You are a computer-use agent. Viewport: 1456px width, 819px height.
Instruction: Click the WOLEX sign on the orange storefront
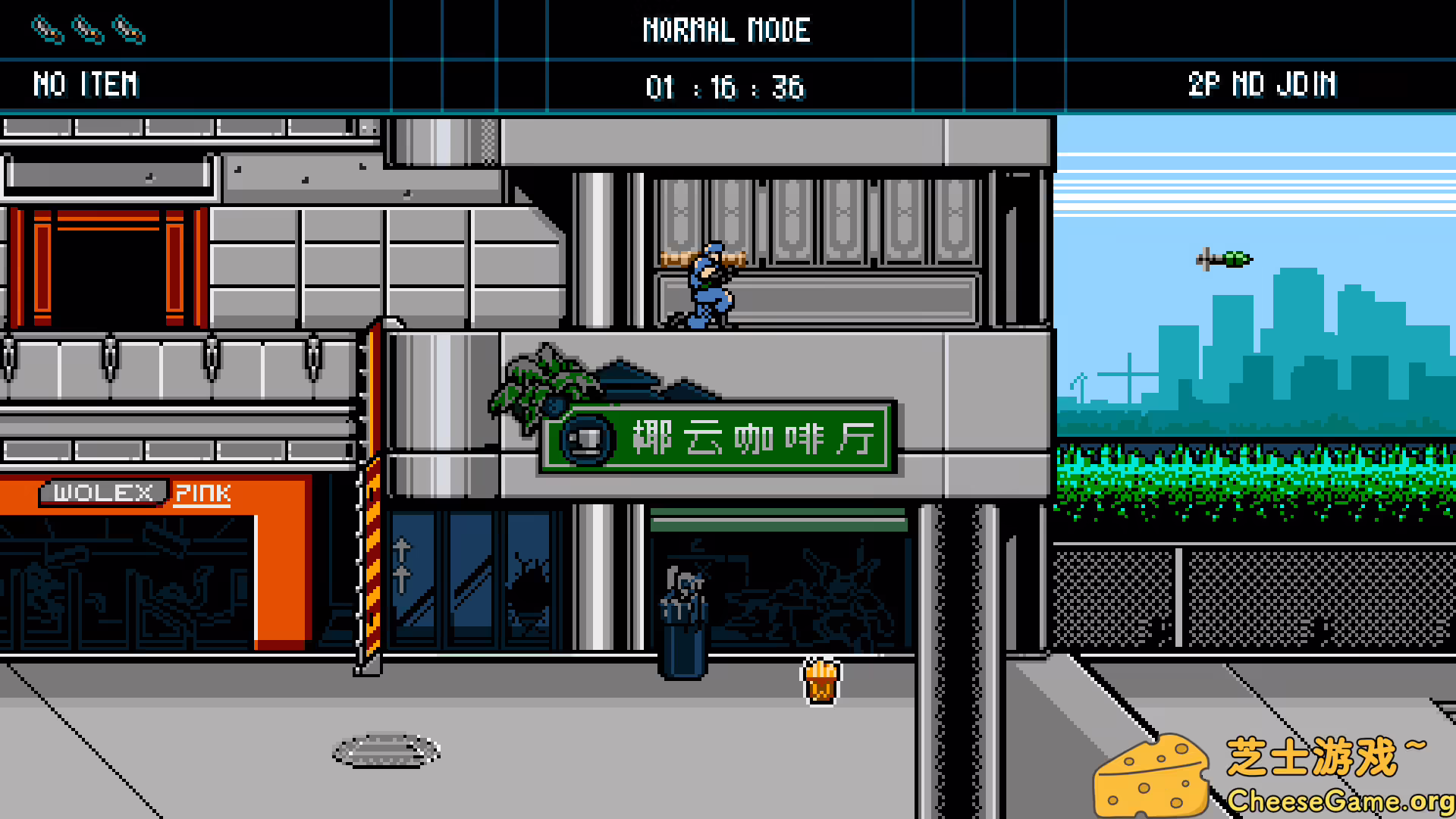tap(105, 493)
